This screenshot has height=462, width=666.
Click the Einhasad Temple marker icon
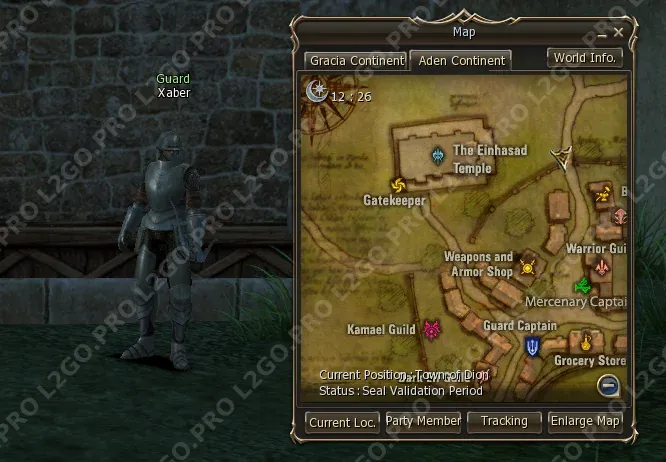438,156
